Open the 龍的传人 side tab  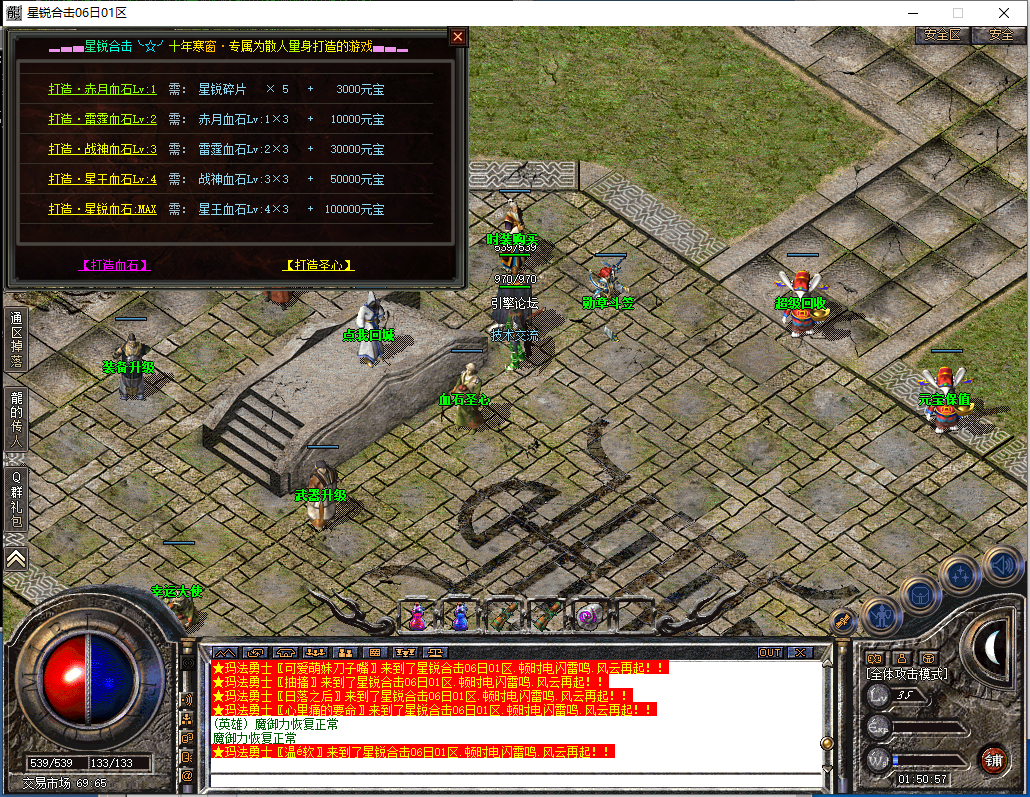[x=16, y=418]
